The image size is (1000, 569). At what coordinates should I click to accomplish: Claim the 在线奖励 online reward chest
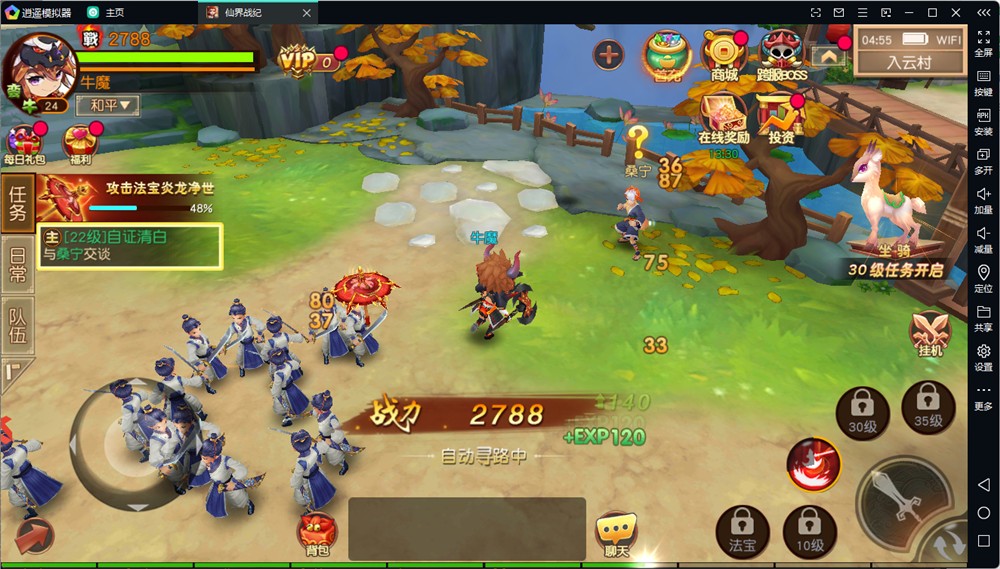point(723,118)
